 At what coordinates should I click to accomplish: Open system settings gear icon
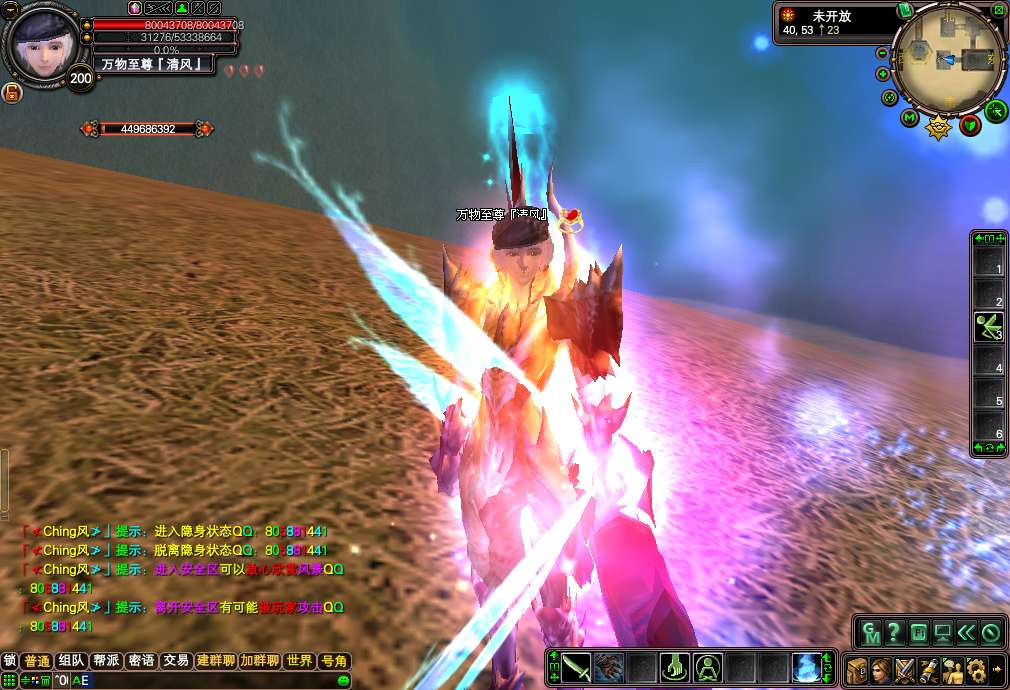pos(977,668)
